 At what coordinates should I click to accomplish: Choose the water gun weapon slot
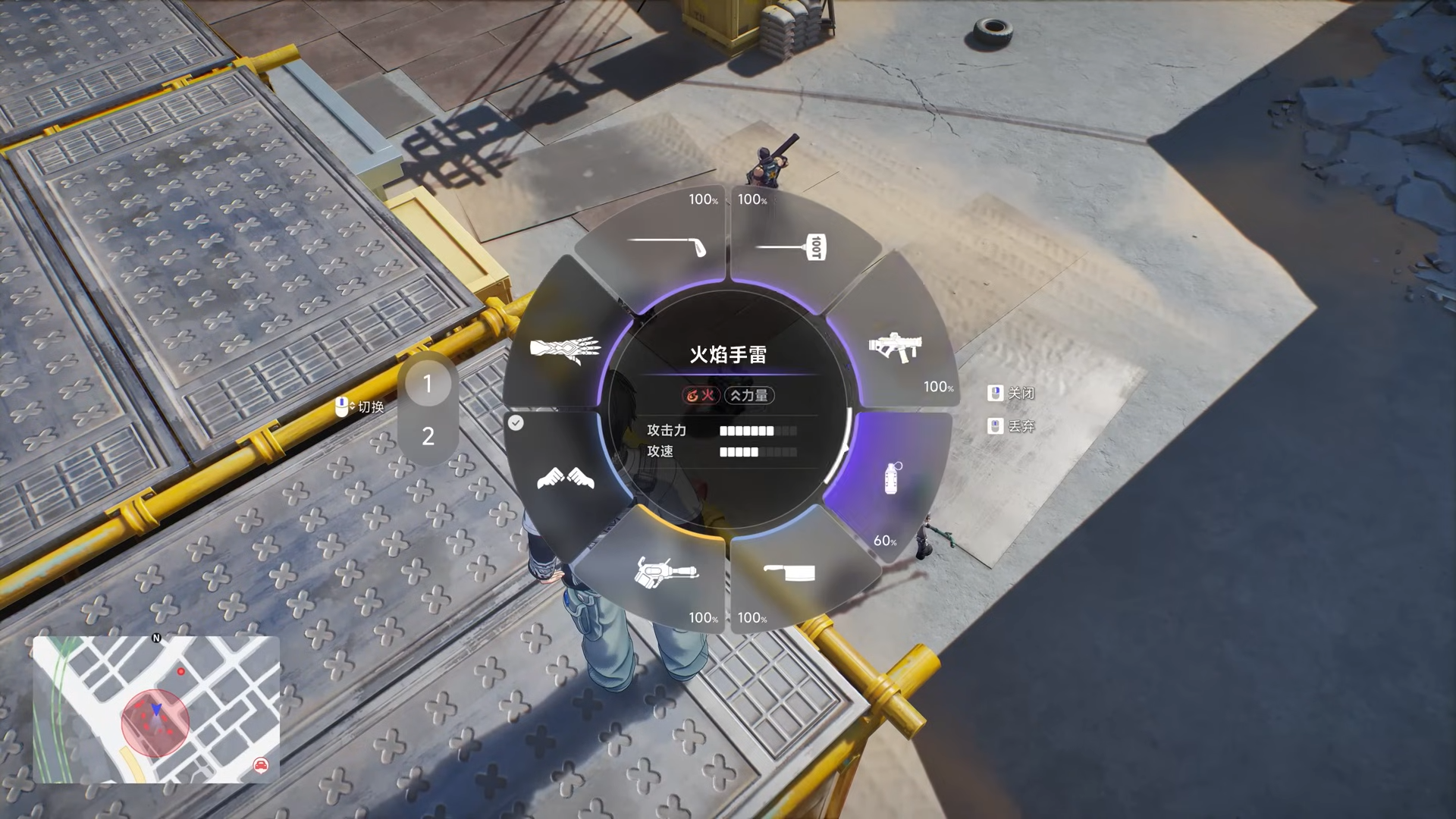tap(665, 573)
